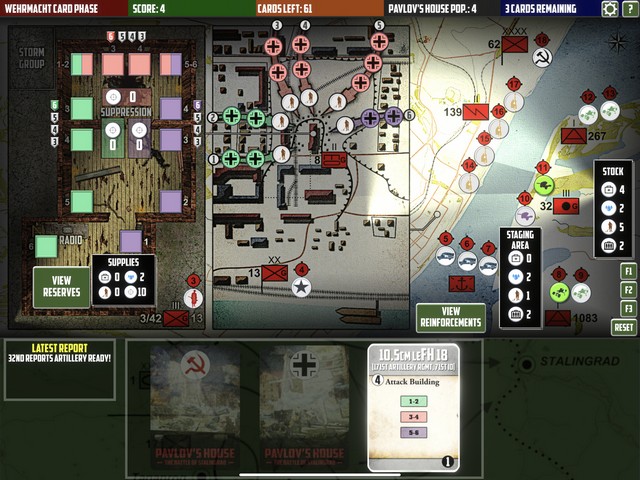Select the Soviet hammer and sickle card
Image resolution: width=640 pixels, height=480 pixels.
click(195, 407)
